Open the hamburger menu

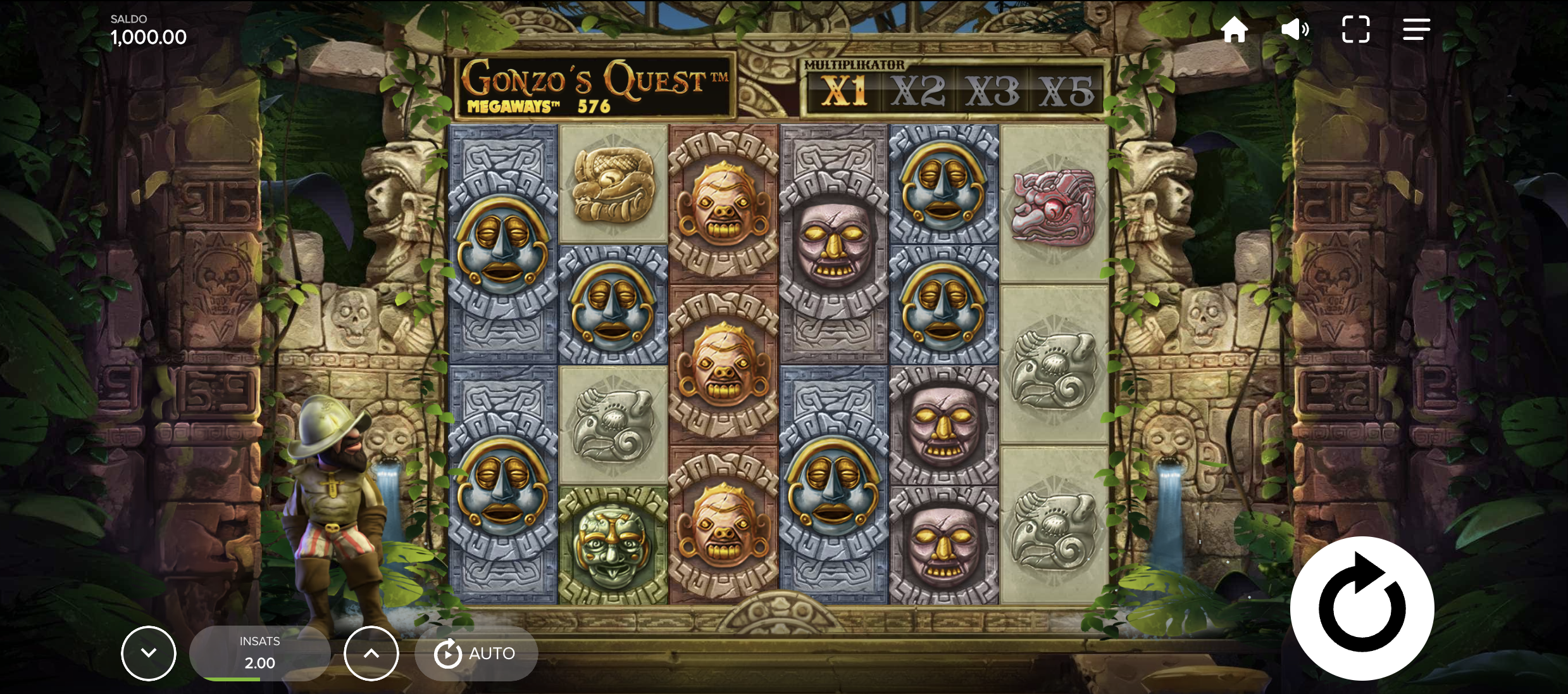click(x=1416, y=29)
